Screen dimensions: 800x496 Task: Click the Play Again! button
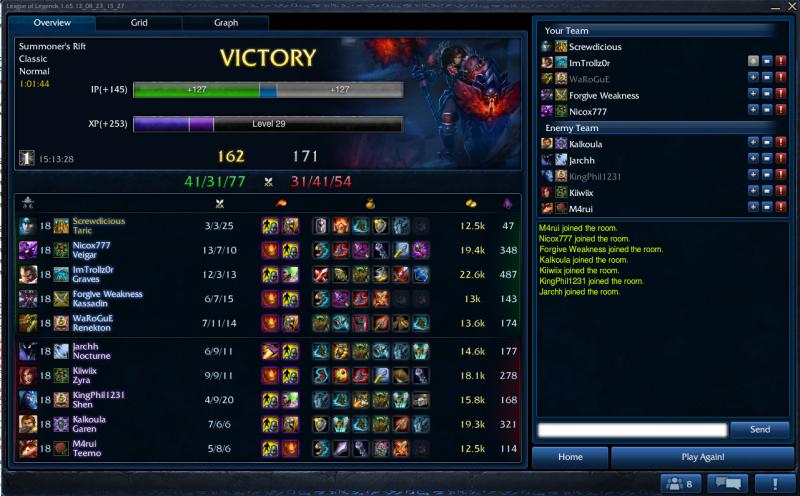tap(702, 457)
